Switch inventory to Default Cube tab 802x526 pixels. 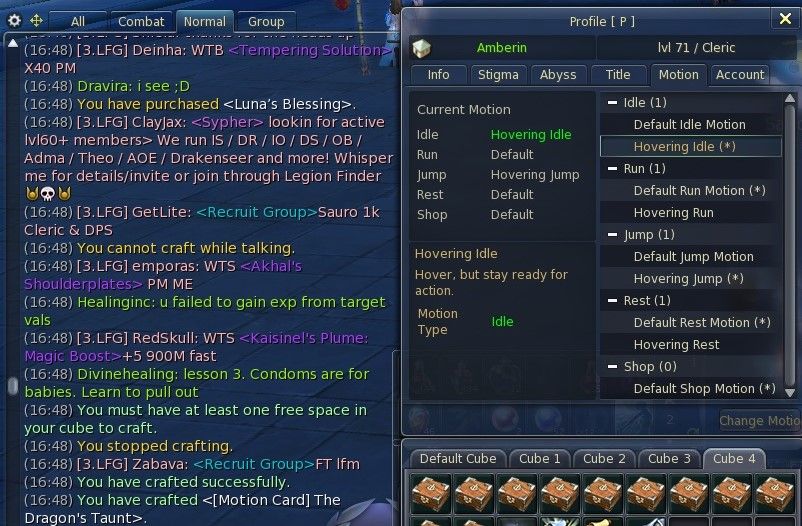point(457,459)
